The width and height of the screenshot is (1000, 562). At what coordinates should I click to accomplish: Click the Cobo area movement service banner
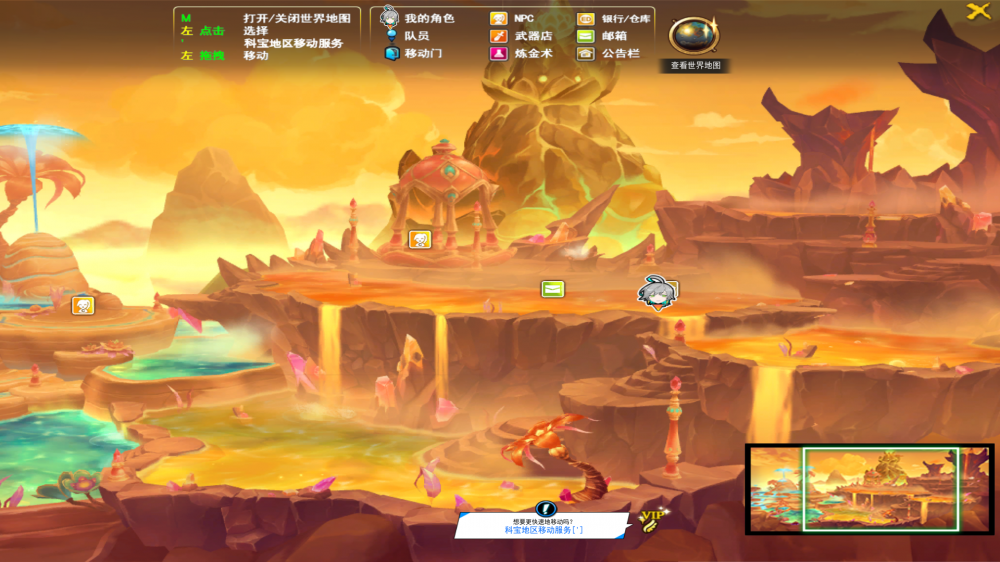click(x=543, y=524)
